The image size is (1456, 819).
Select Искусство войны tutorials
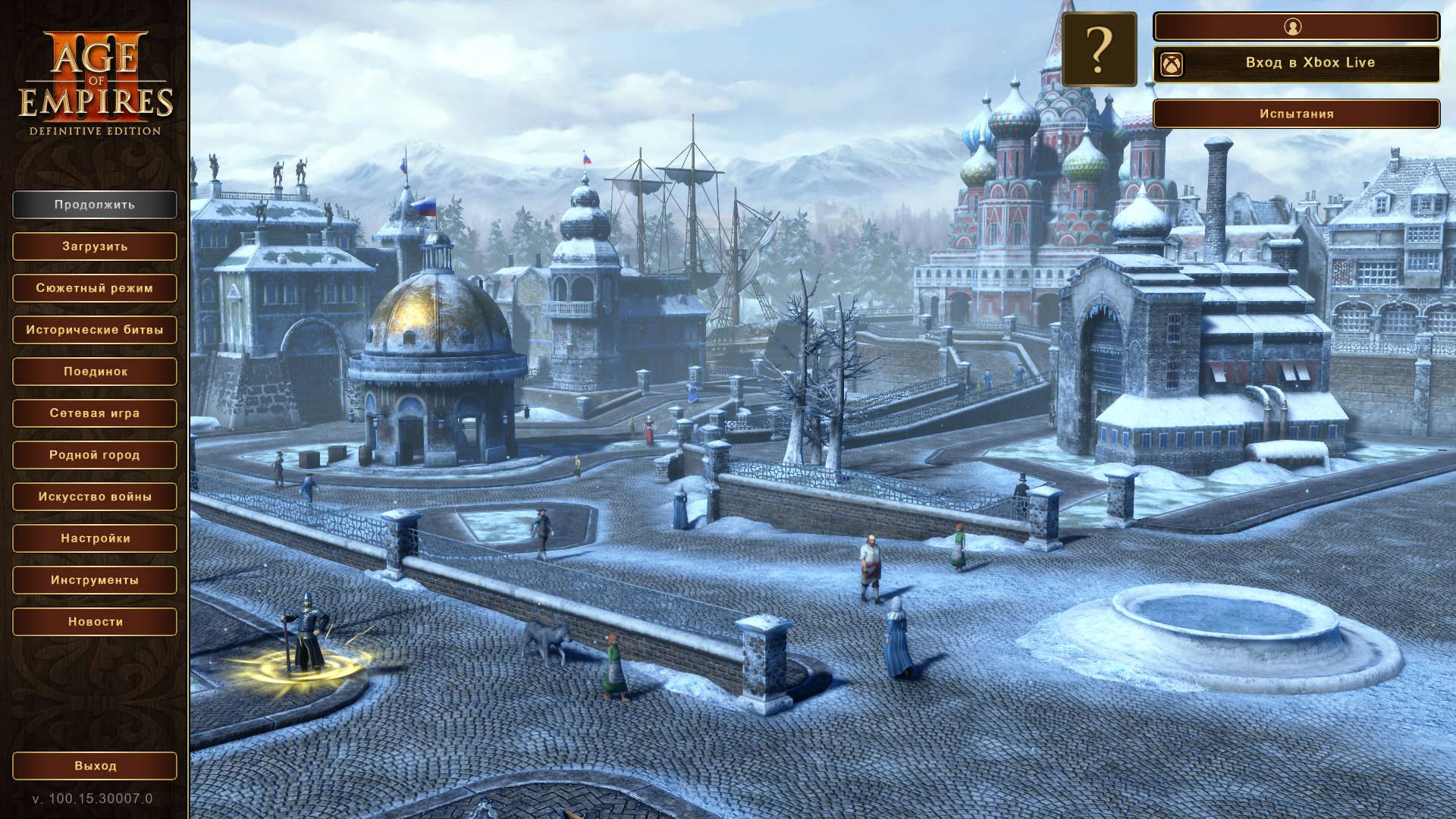95,497
